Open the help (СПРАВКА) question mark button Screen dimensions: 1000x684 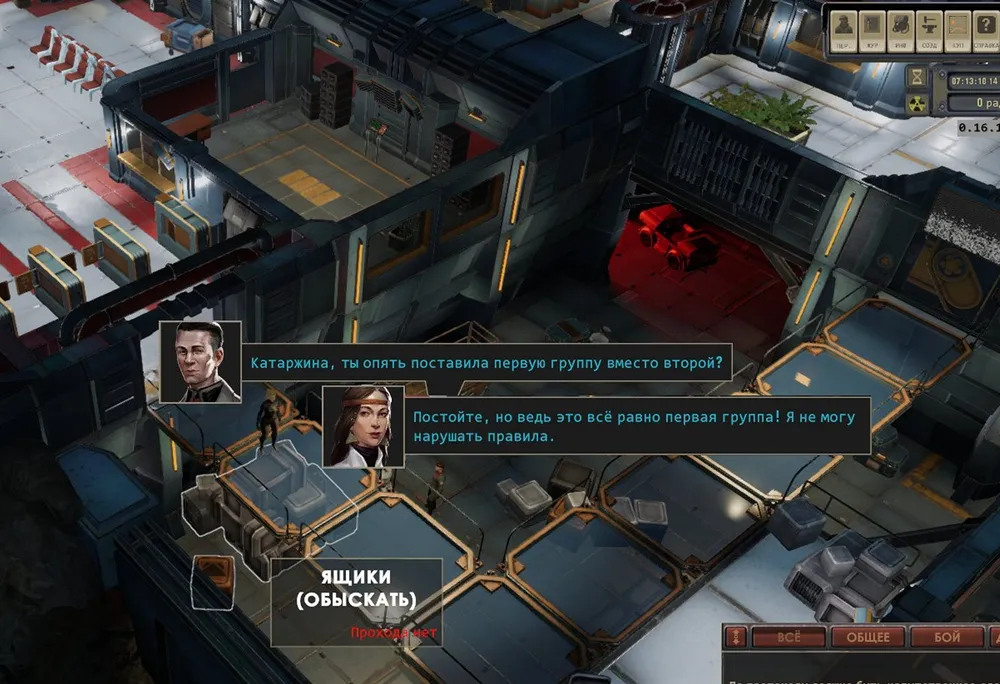coord(986,29)
